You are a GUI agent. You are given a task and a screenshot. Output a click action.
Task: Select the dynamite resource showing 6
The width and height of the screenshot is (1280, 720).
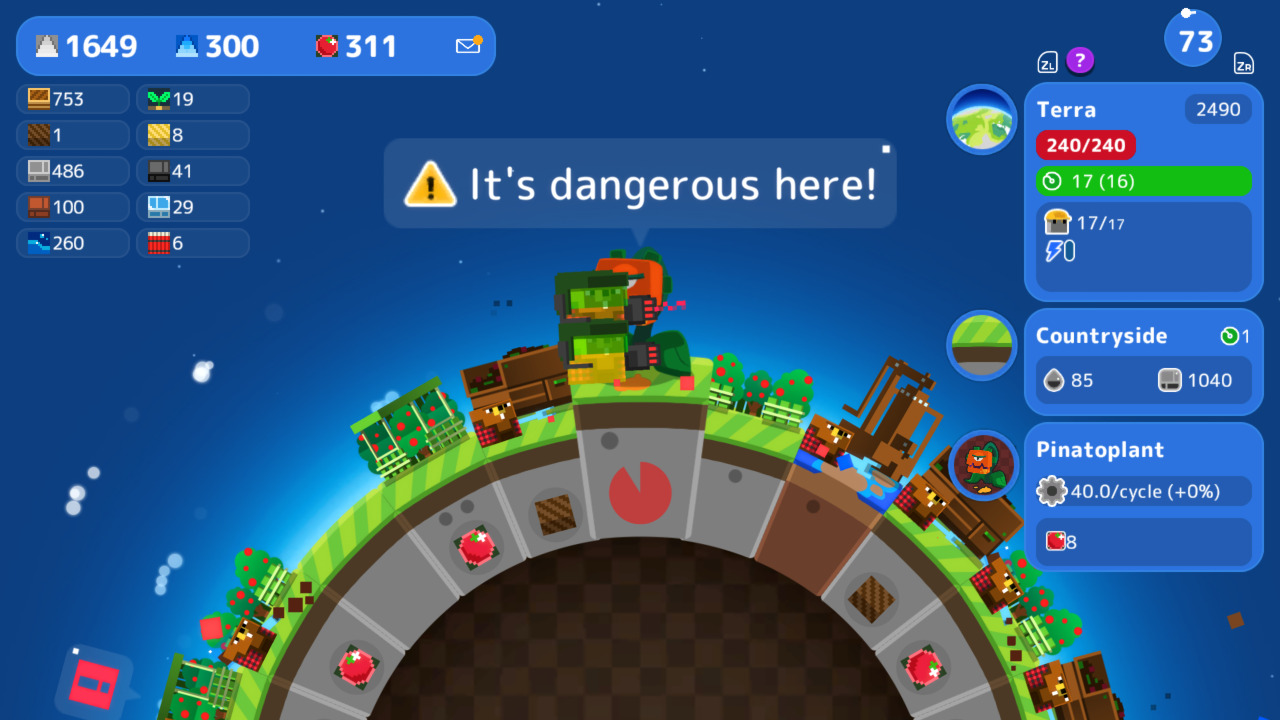192,243
